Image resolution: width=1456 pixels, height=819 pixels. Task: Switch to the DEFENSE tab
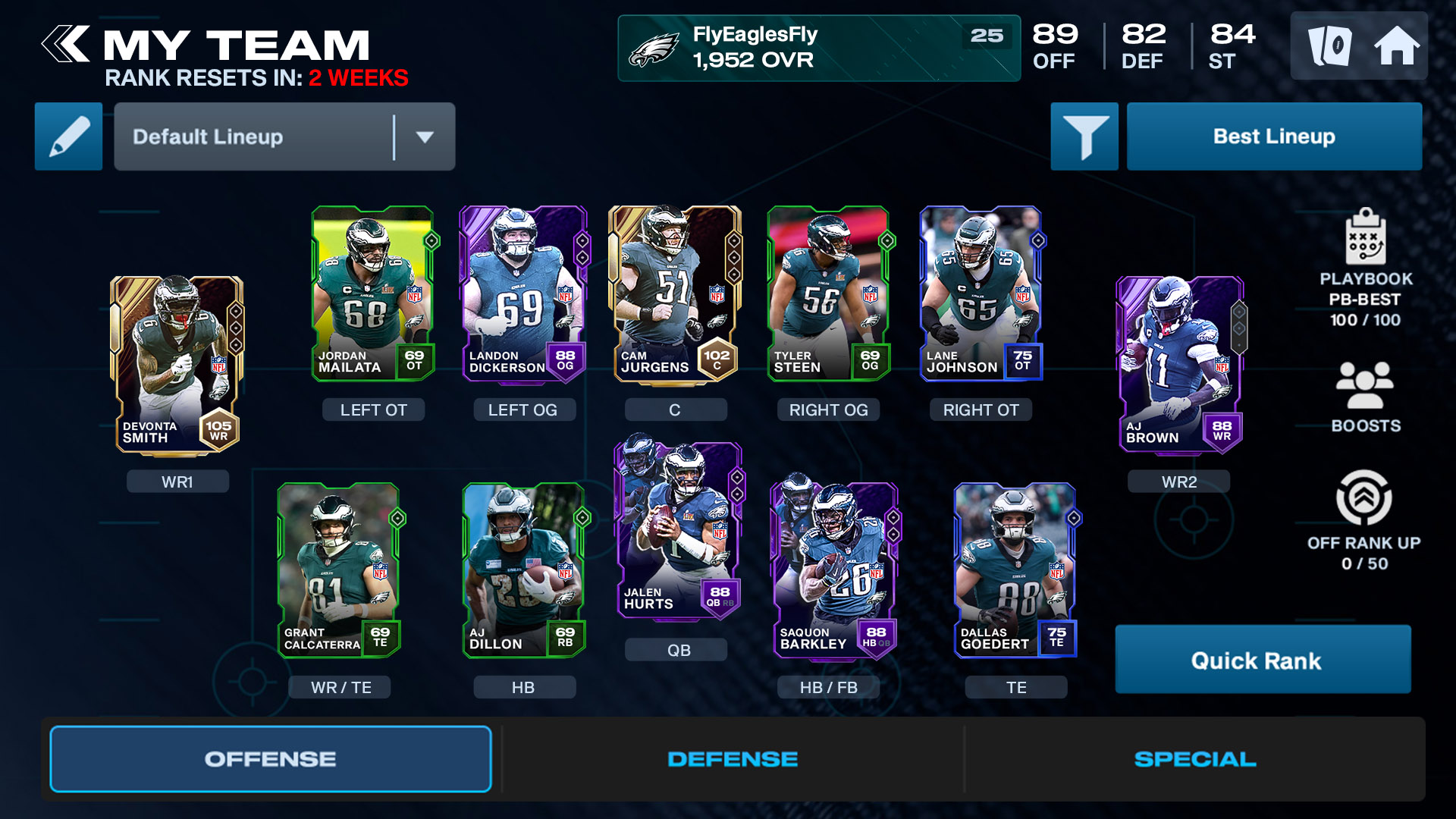(732, 758)
